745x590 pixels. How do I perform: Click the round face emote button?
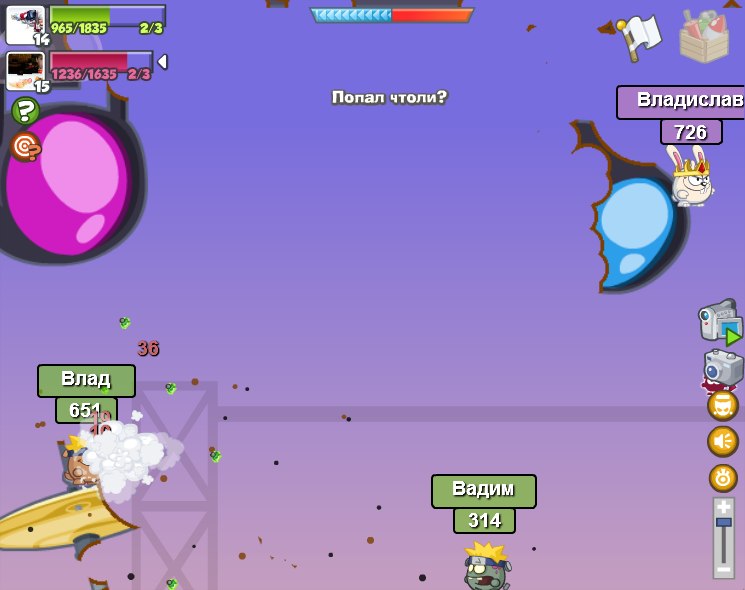tap(722, 405)
